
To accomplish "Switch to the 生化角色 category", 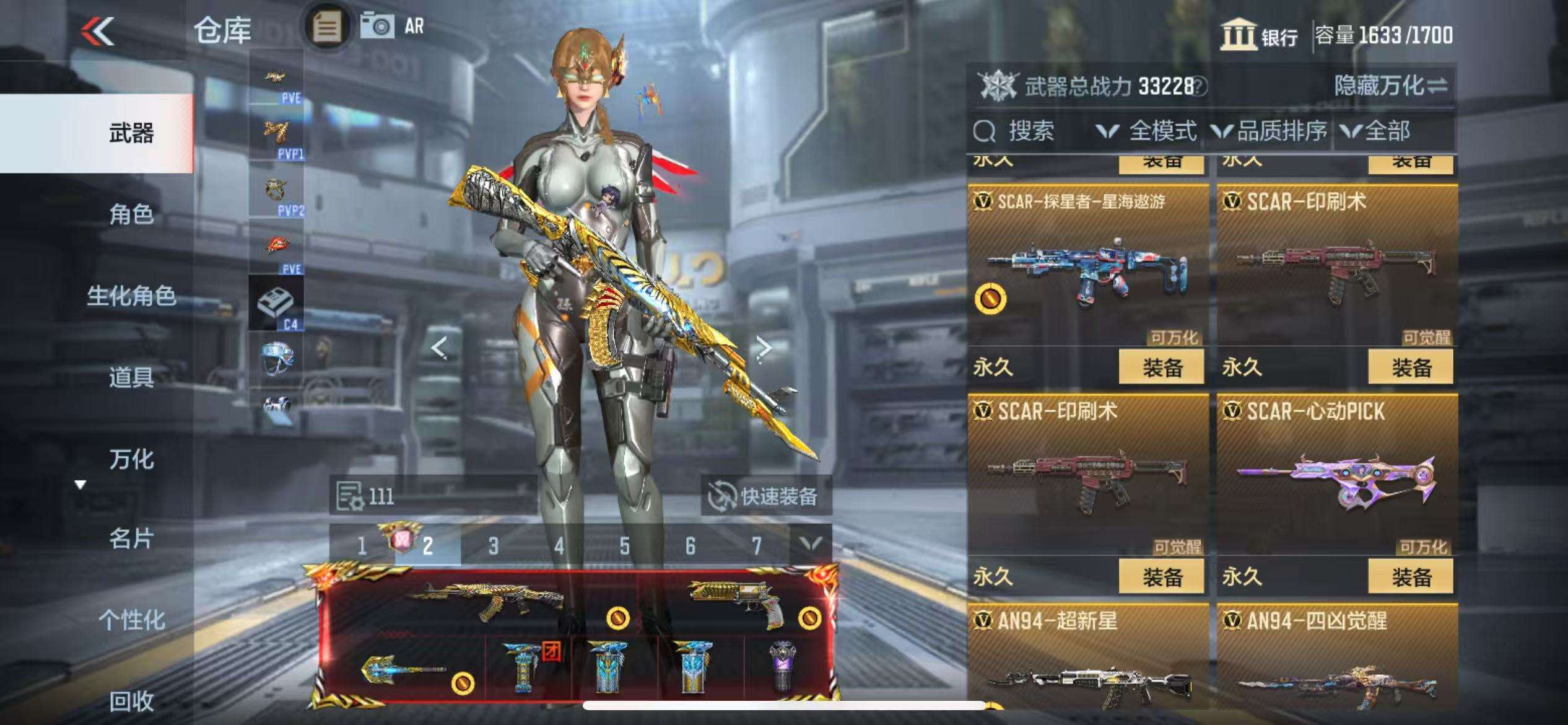I will click(131, 296).
